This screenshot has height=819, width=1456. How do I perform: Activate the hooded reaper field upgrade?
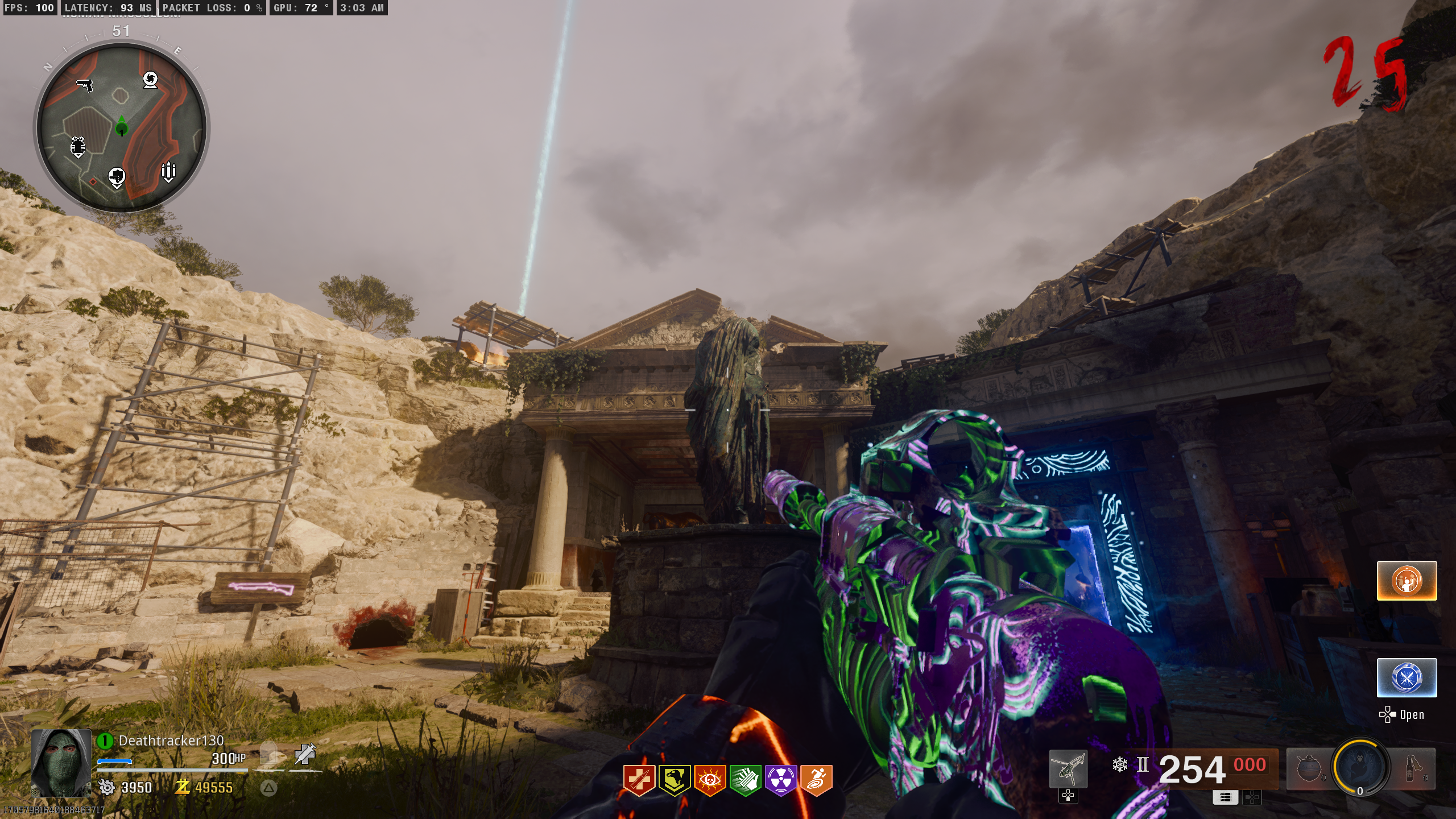click(x=1361, y=766)
